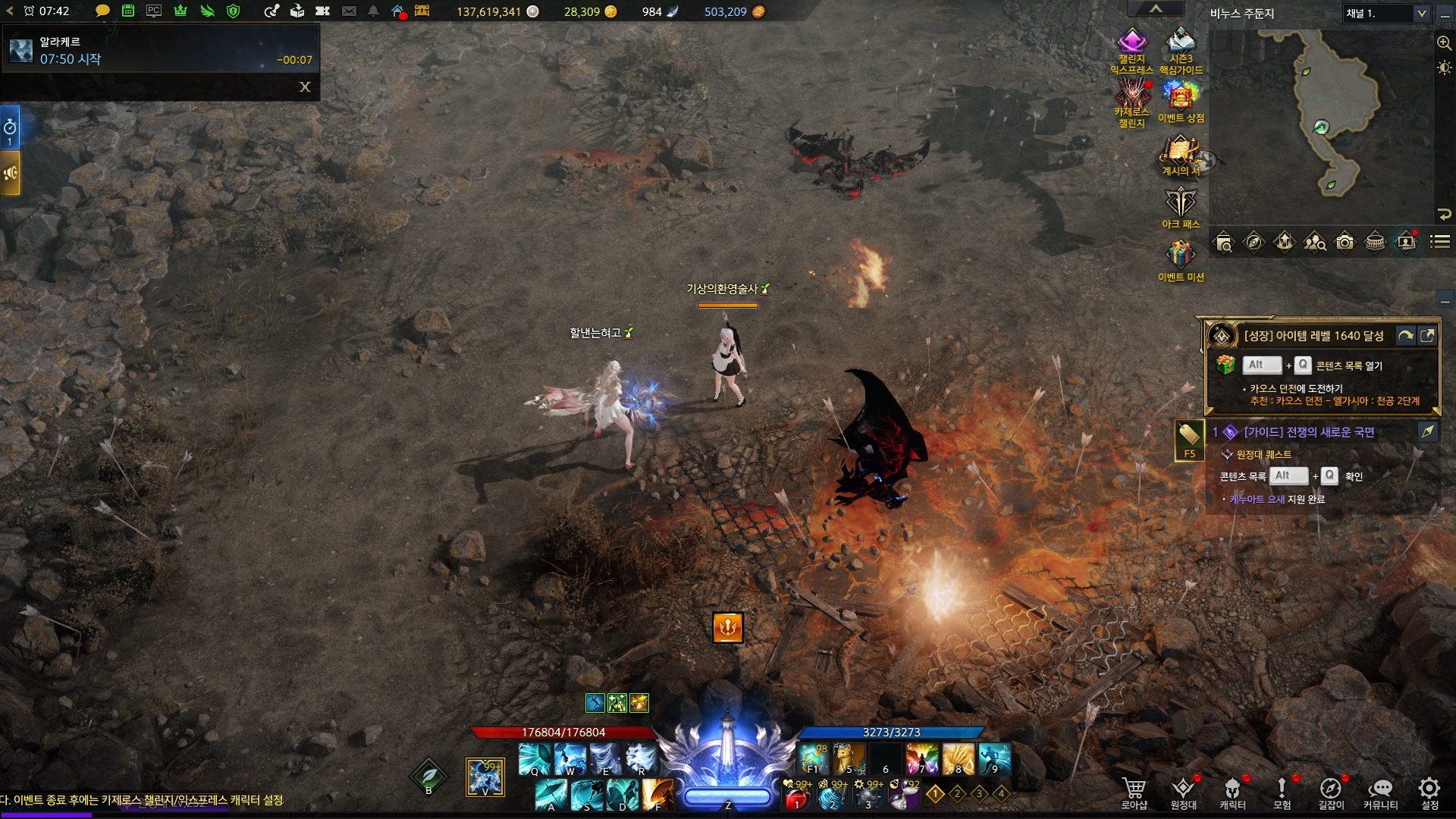1456x819 pixels.
Task: Open the 모험 menu
Action: click(1282, 792)
